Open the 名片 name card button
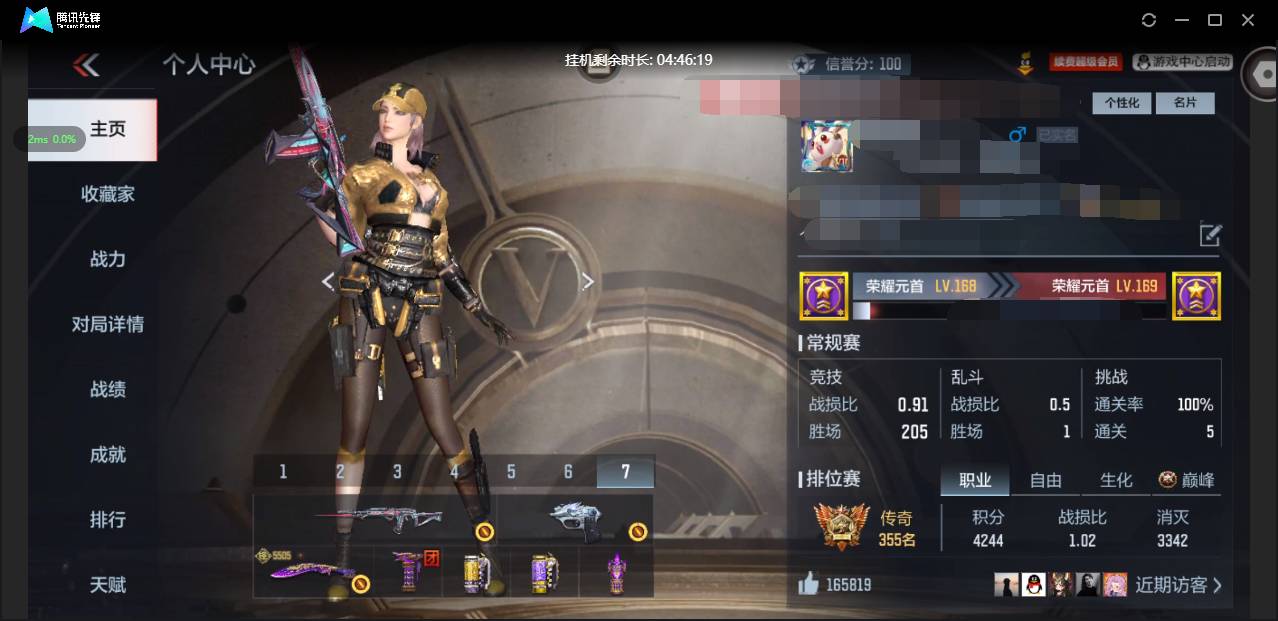The height and width of the screenshot is (621, 1278). pos(1185,103)
